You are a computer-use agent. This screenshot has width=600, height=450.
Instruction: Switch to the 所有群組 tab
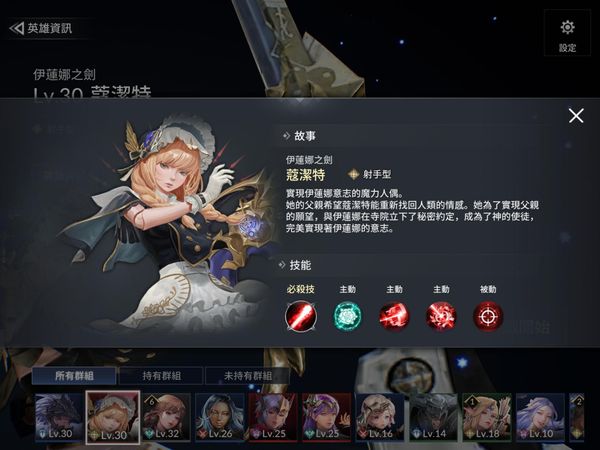click(72, 376)
